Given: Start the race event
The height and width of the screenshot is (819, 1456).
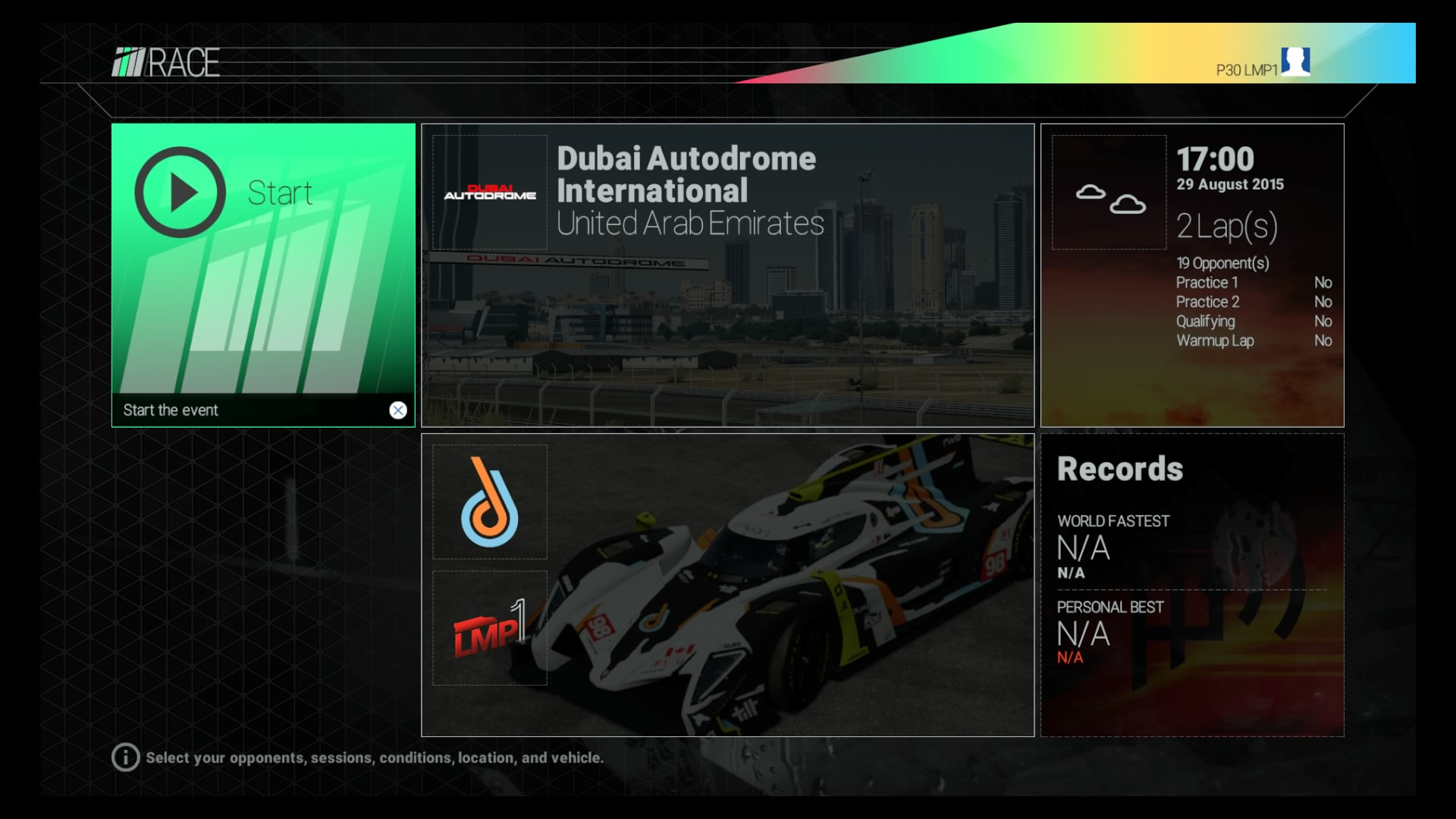Looking at the screenshot, I should 262,275.
